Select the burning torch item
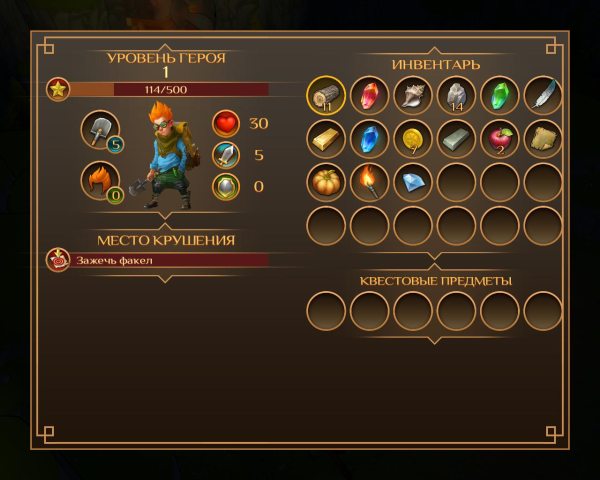Image resolution: width=600 pixels, height=480 pixels. pos(370,183)
